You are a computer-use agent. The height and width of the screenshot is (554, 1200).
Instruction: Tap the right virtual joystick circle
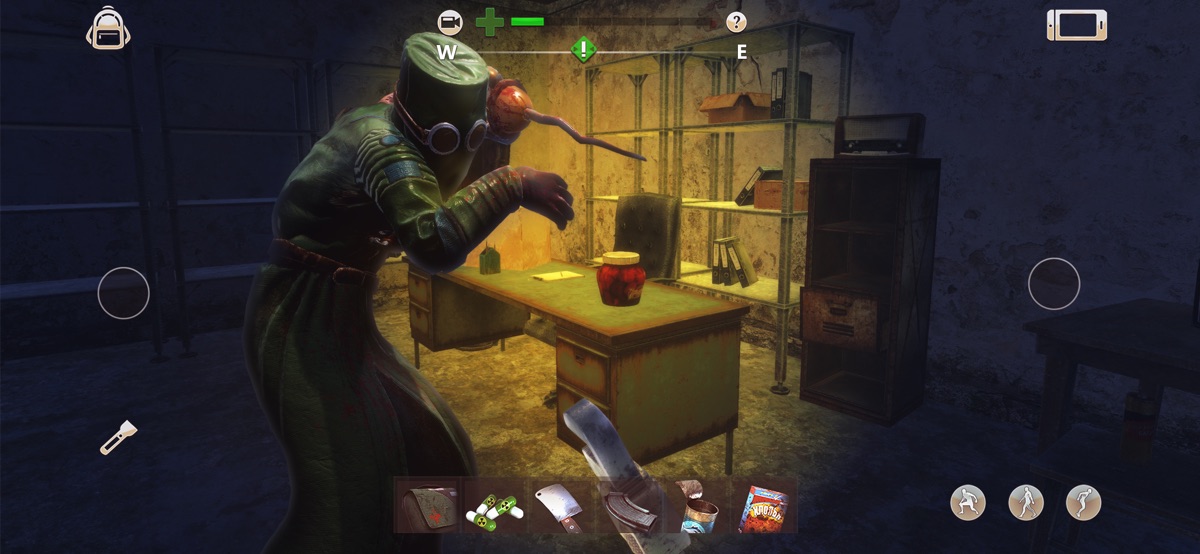1054,283
